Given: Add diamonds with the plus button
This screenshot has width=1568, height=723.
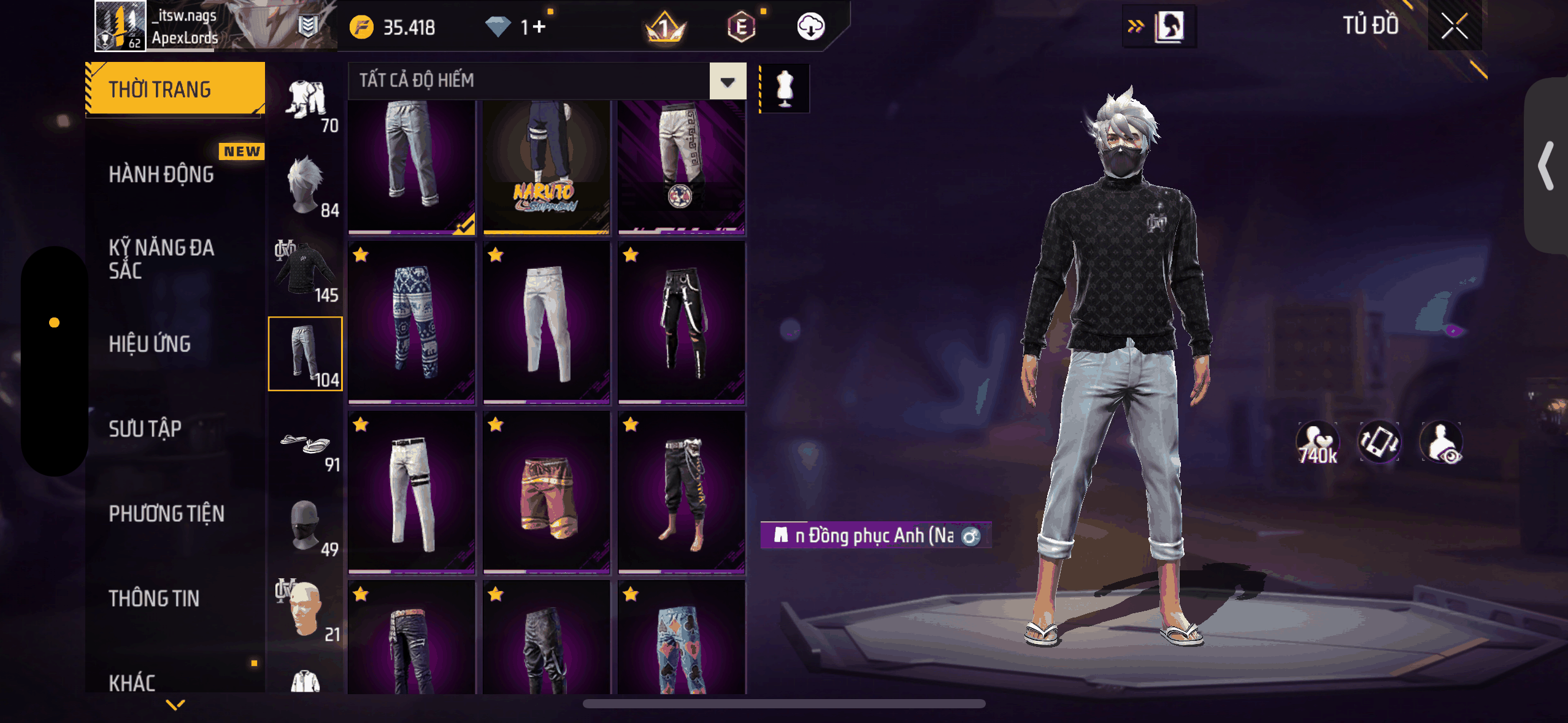Looking at the screenshot, I should [x=539, y=27].
